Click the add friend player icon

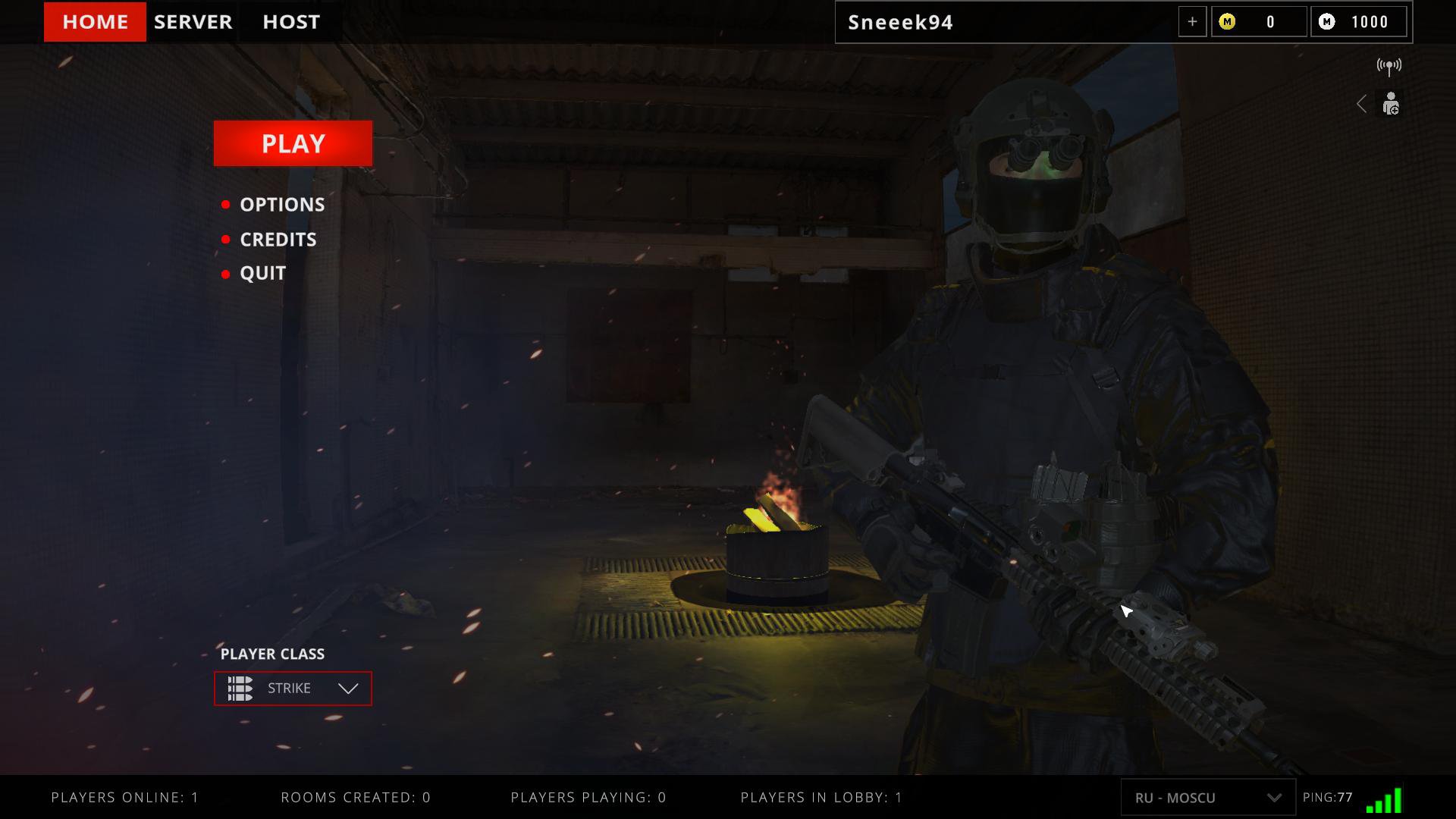(x=1391, y=104)
